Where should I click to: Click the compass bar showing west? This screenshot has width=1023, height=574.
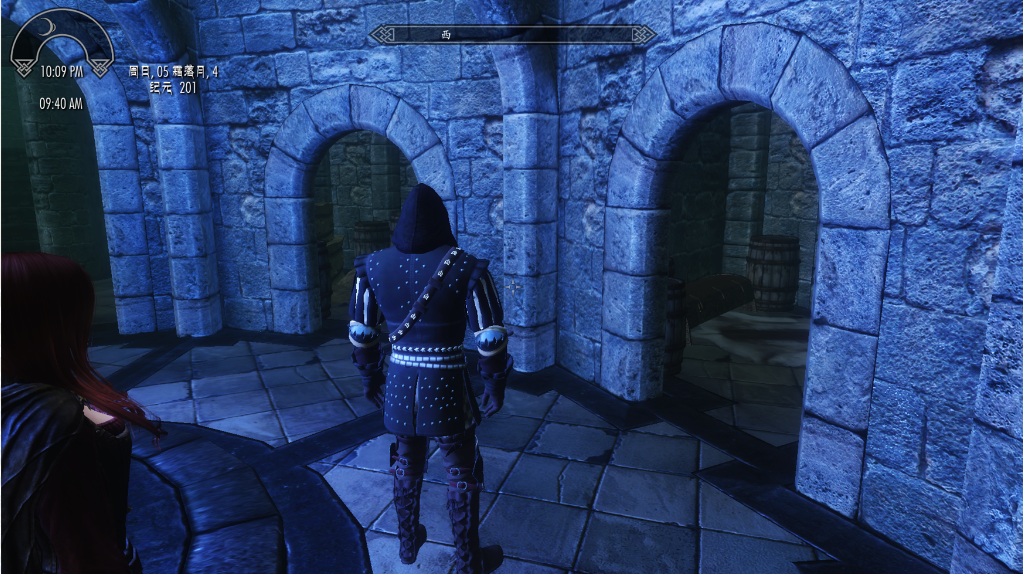tap(511, 35)
